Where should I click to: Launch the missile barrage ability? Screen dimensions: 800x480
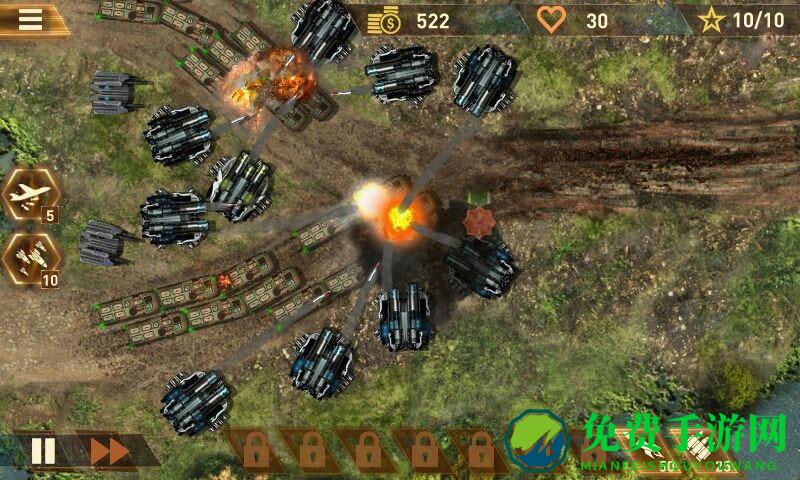pyautogui.click(x=25, y=260)
